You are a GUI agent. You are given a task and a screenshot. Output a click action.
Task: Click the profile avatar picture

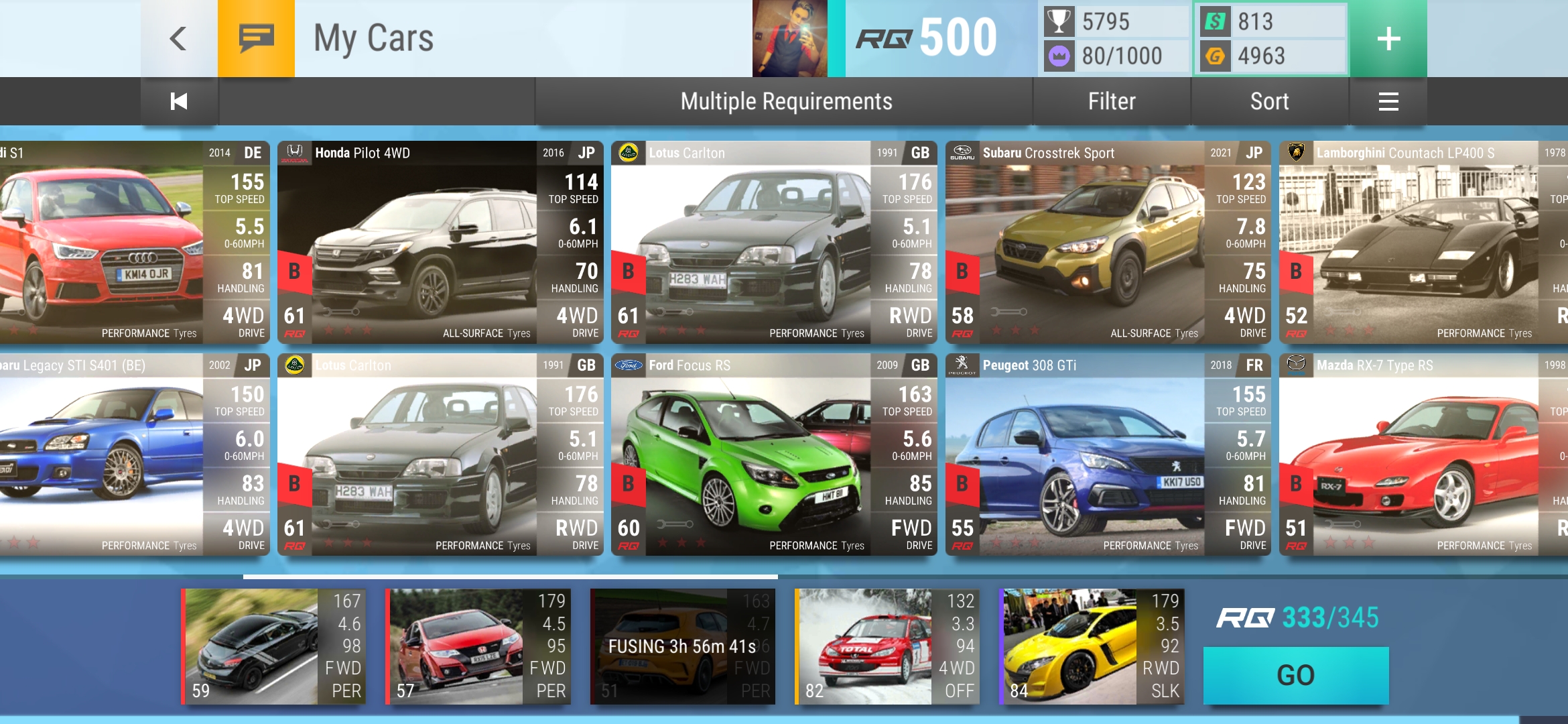(789, 38)
